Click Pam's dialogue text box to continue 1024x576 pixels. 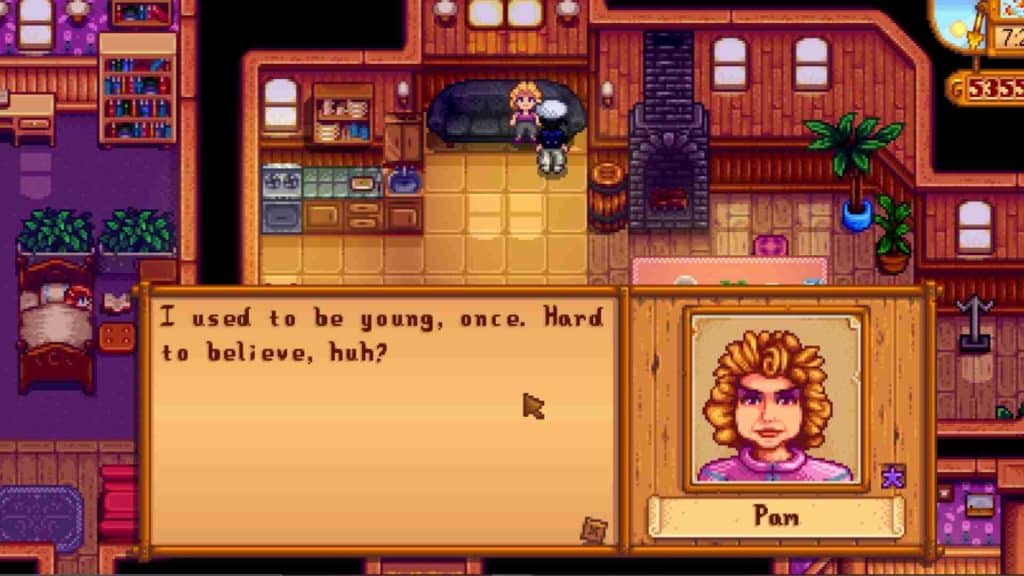(x=380, y=420)
